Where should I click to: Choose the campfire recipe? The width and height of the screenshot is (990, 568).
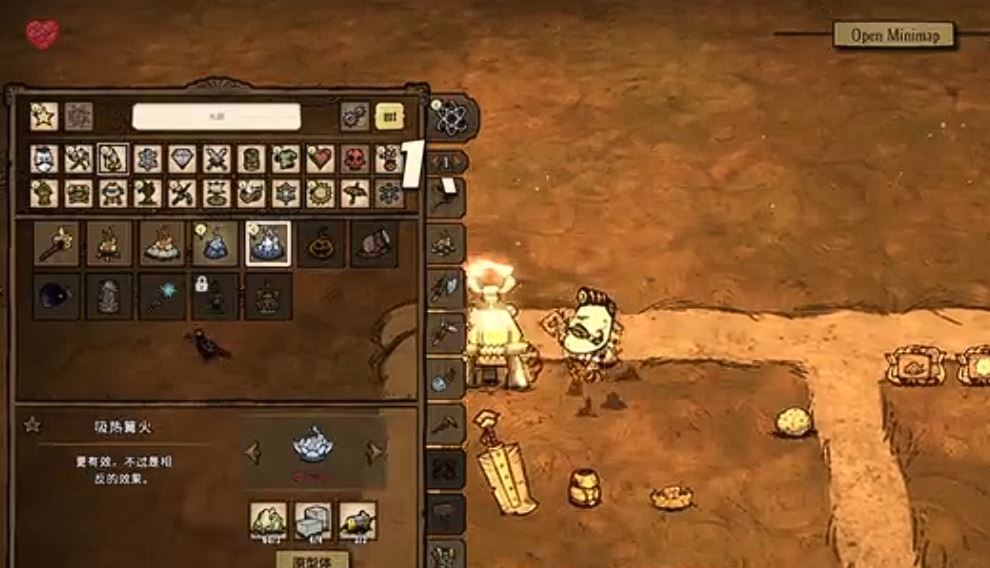(109, 243)
